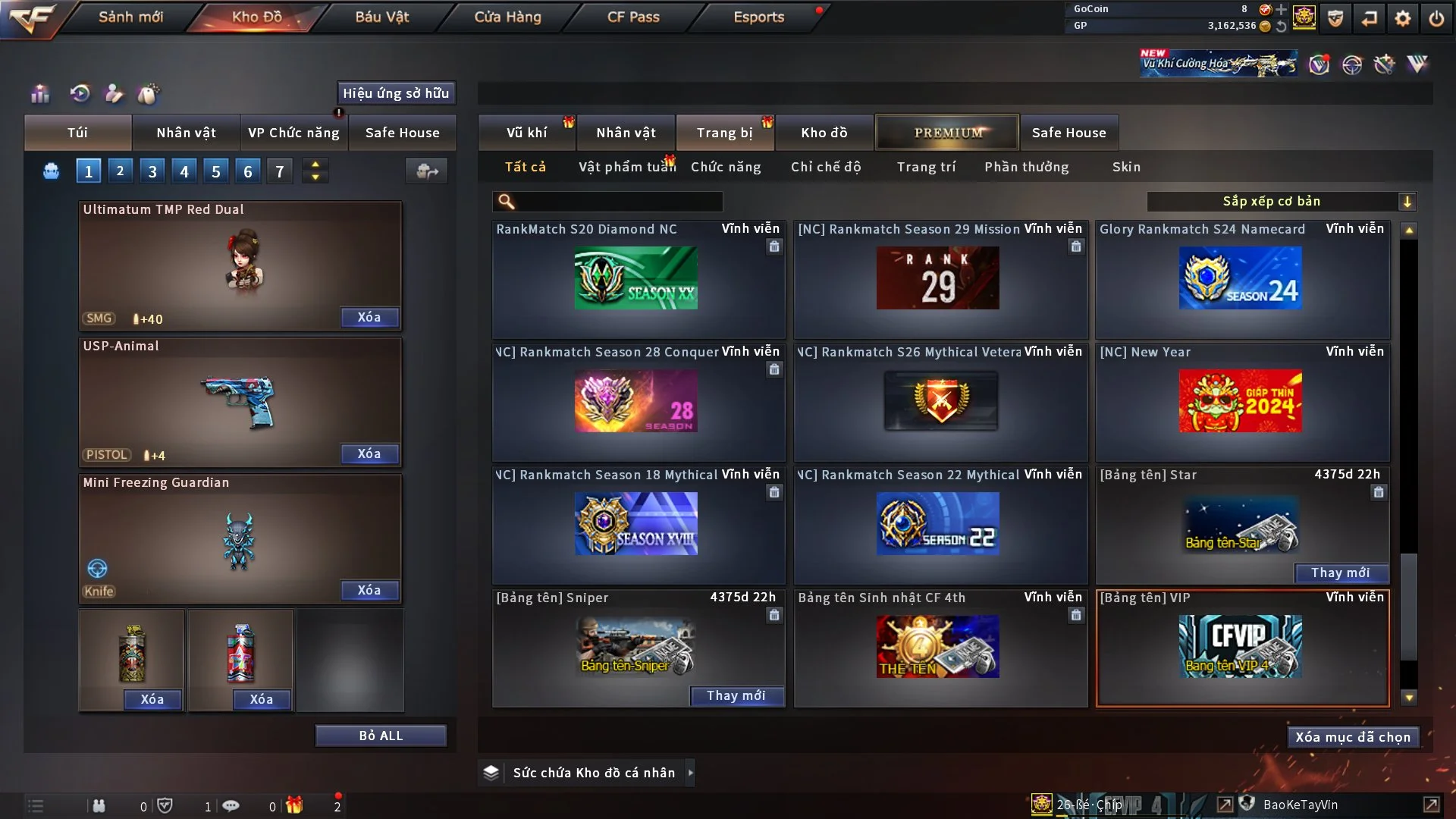Image resolution: width=1456 pixels, height=819 pixels.
Task: Click the item search field
Action: (x=618, y=202)
